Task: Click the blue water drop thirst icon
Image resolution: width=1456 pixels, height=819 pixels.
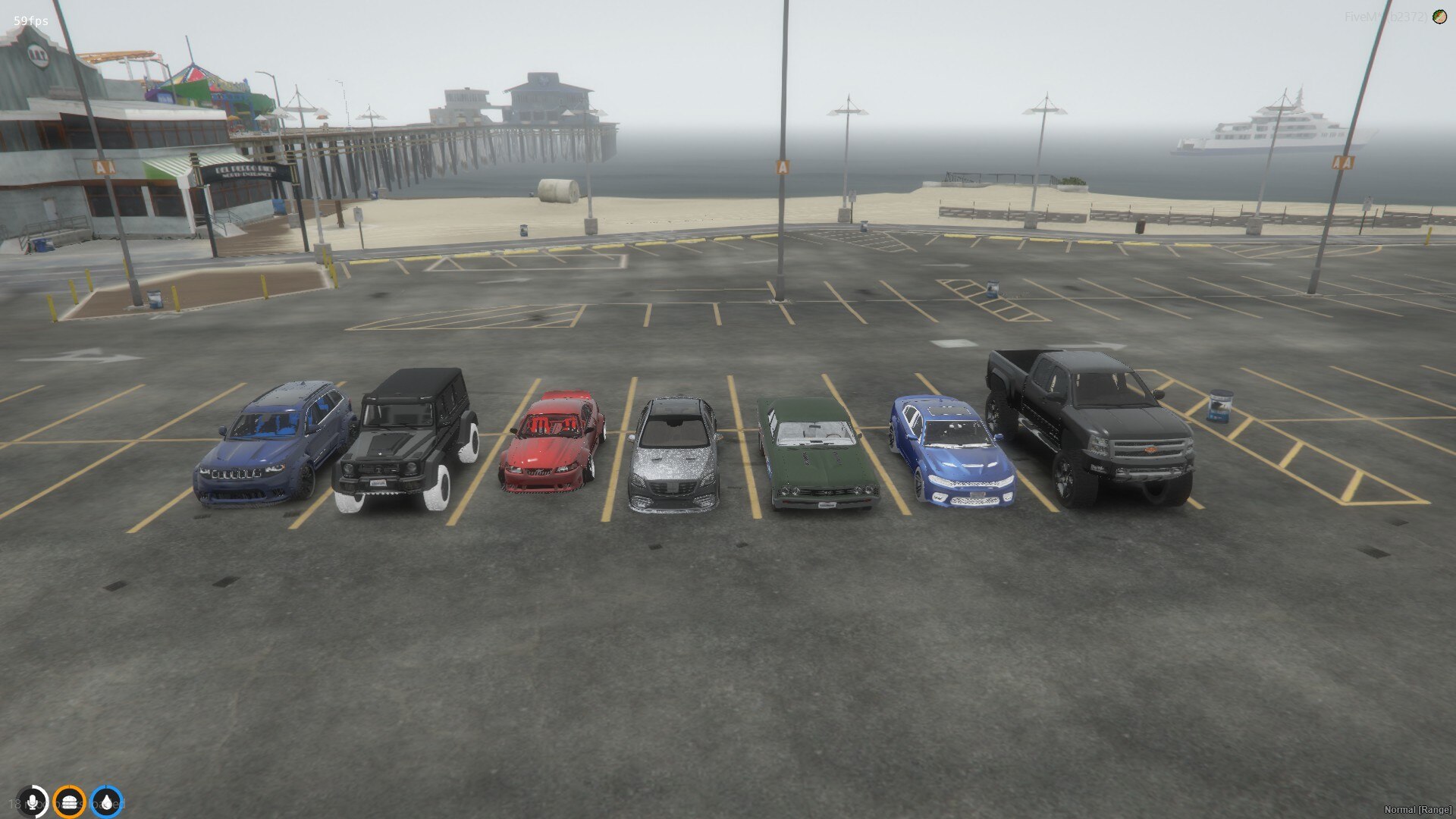Action: pos(108,802)
